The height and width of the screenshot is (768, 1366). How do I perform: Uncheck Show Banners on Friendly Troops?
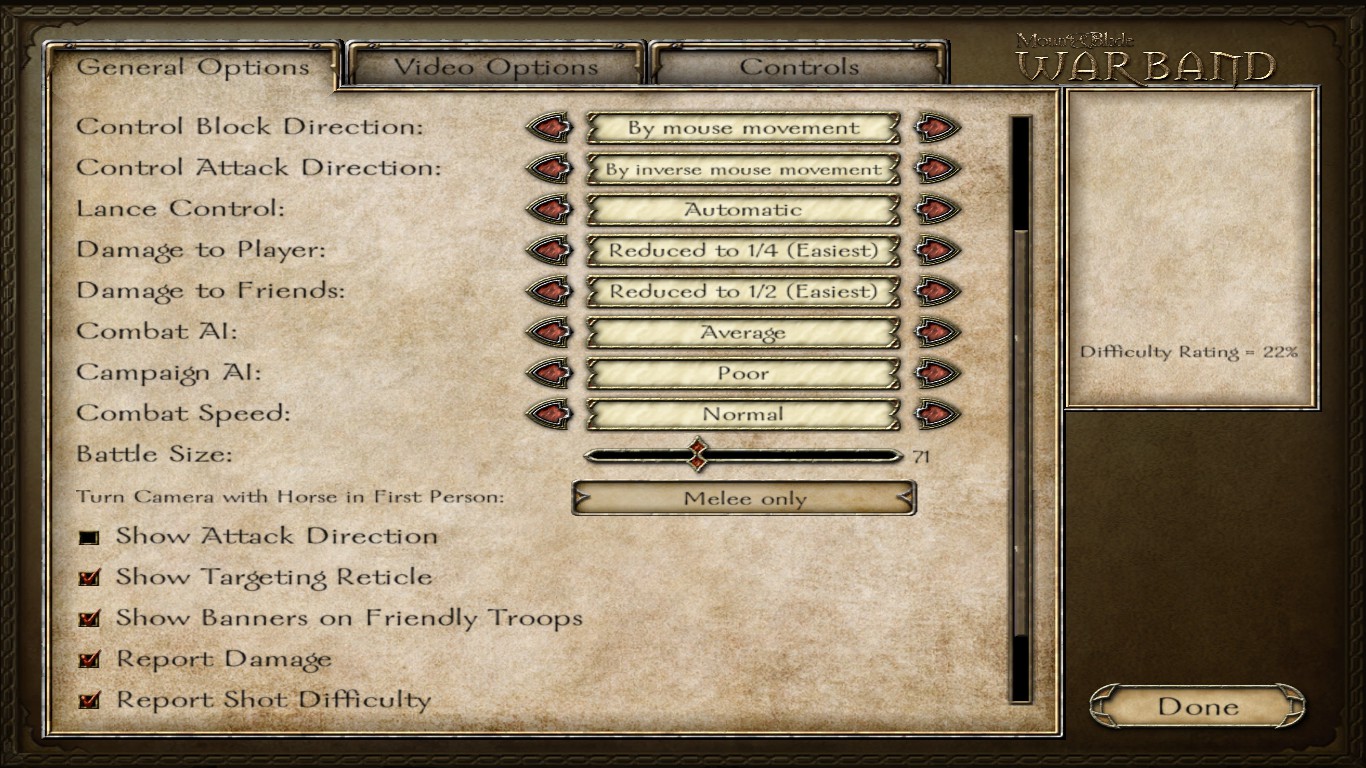(x=90, y=619)
